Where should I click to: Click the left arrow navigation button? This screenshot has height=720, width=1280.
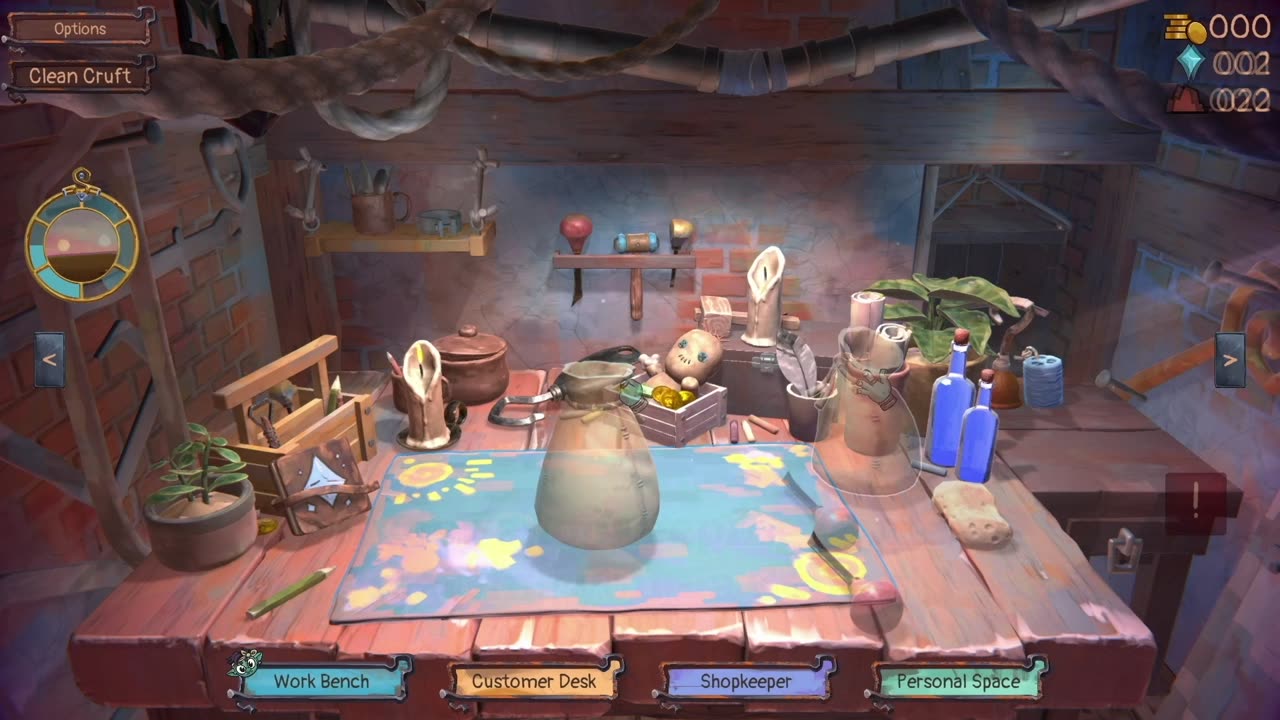[x=50, y=360]
